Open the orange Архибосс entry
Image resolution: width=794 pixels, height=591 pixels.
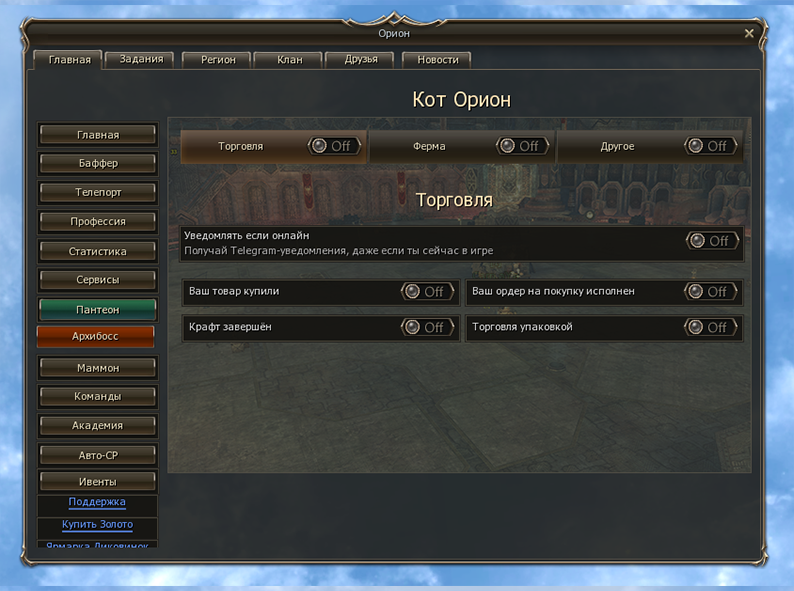coord(96,337)
